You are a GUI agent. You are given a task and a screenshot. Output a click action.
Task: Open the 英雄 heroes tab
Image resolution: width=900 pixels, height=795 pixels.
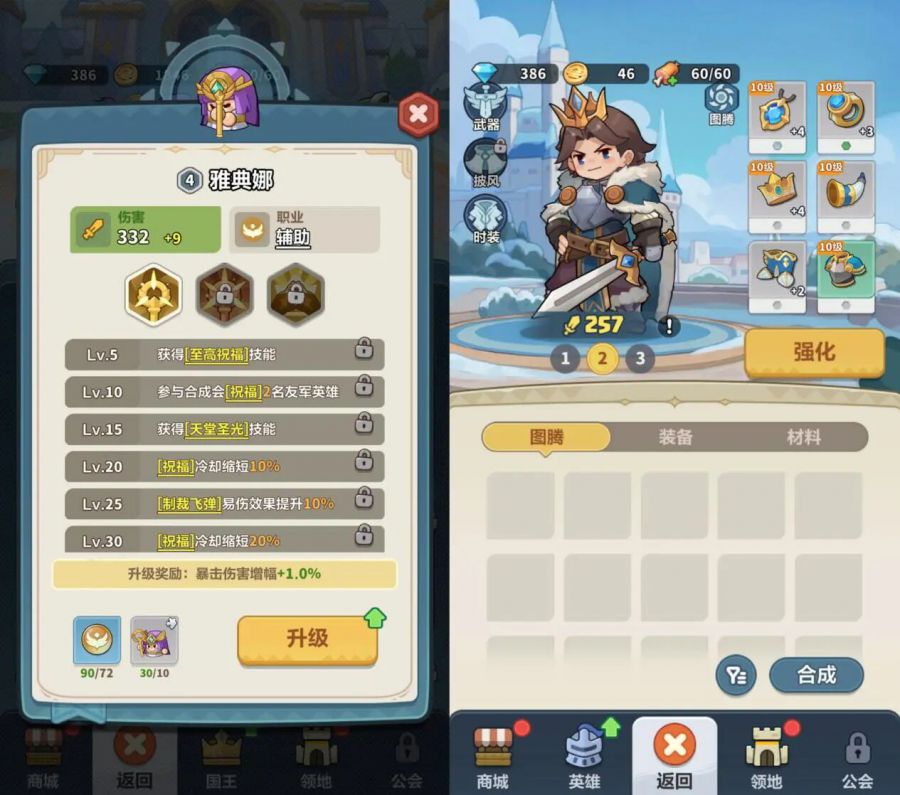click(585, 759)
